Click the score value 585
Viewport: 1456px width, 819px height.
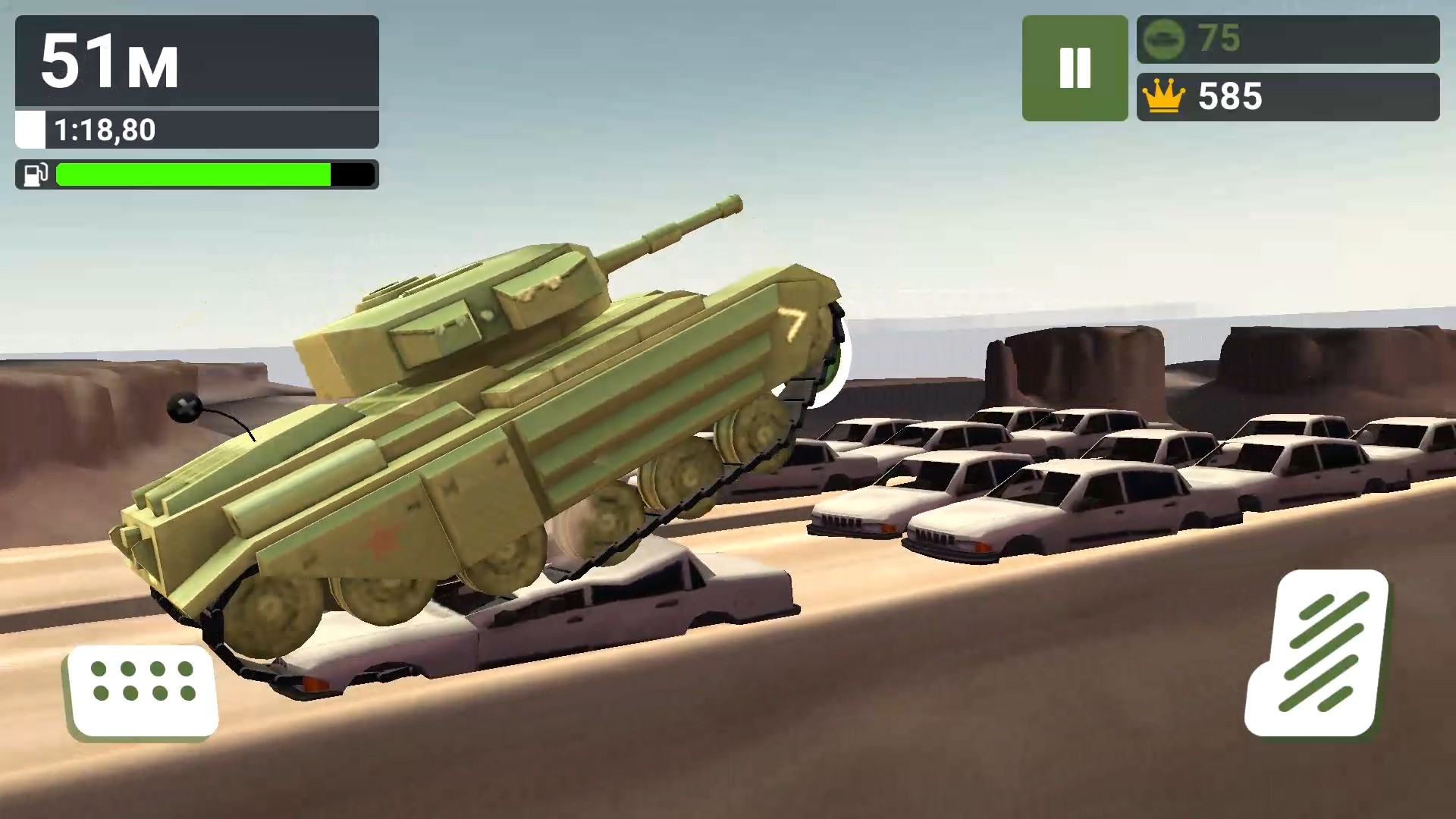pyautogui.click(x=1230, y=96)
